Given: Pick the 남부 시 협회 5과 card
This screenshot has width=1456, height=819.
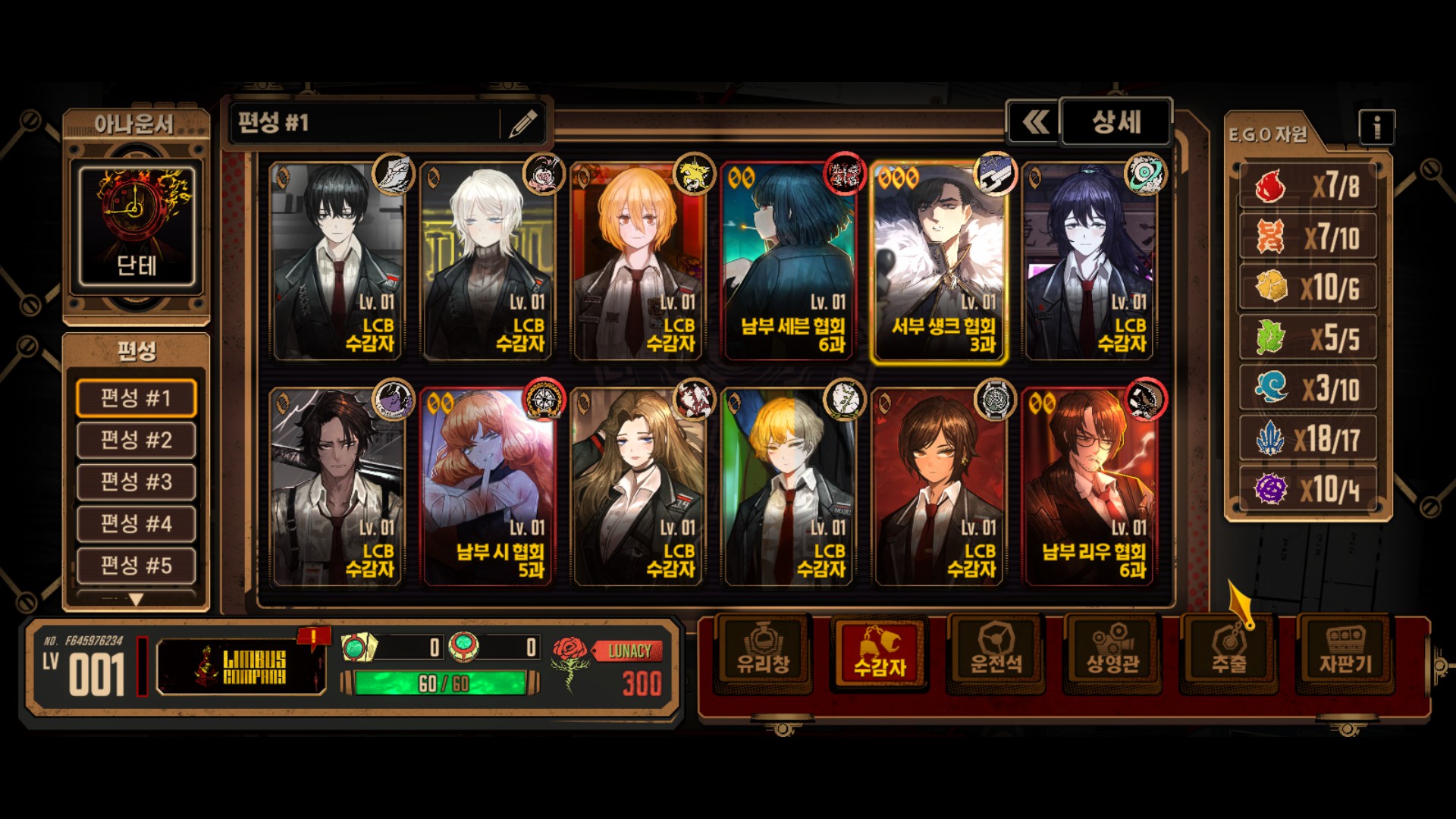Looking at the screenshot, I should [488, 487].
